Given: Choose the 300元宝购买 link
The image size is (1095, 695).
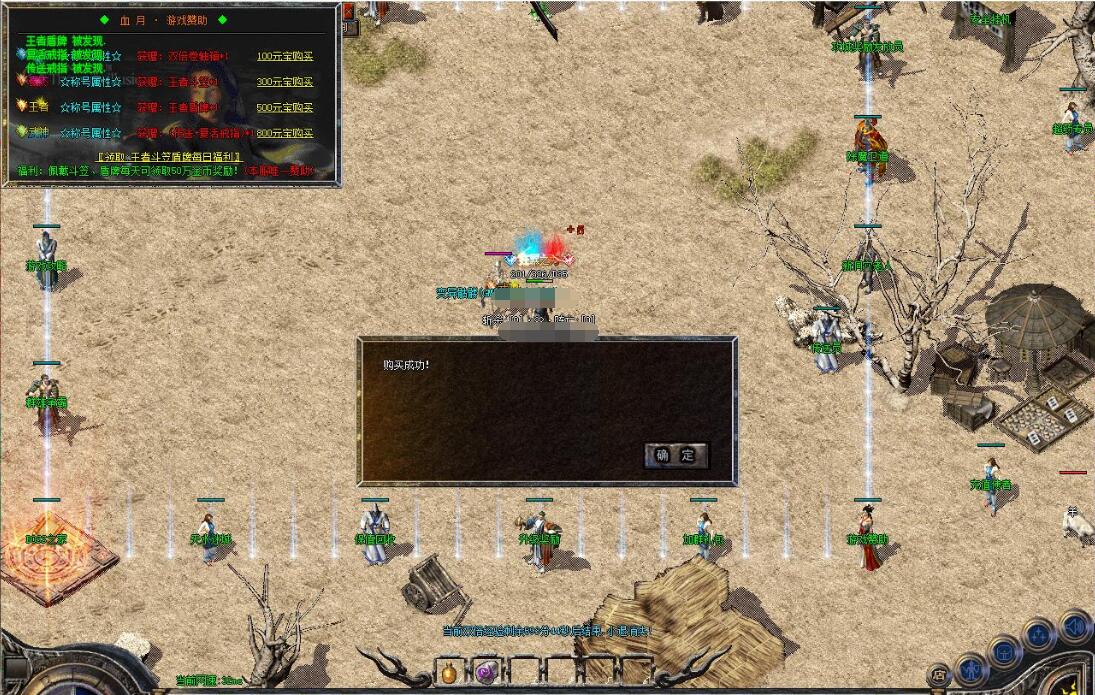Looking at the screenshot, I should click(285, 82).
